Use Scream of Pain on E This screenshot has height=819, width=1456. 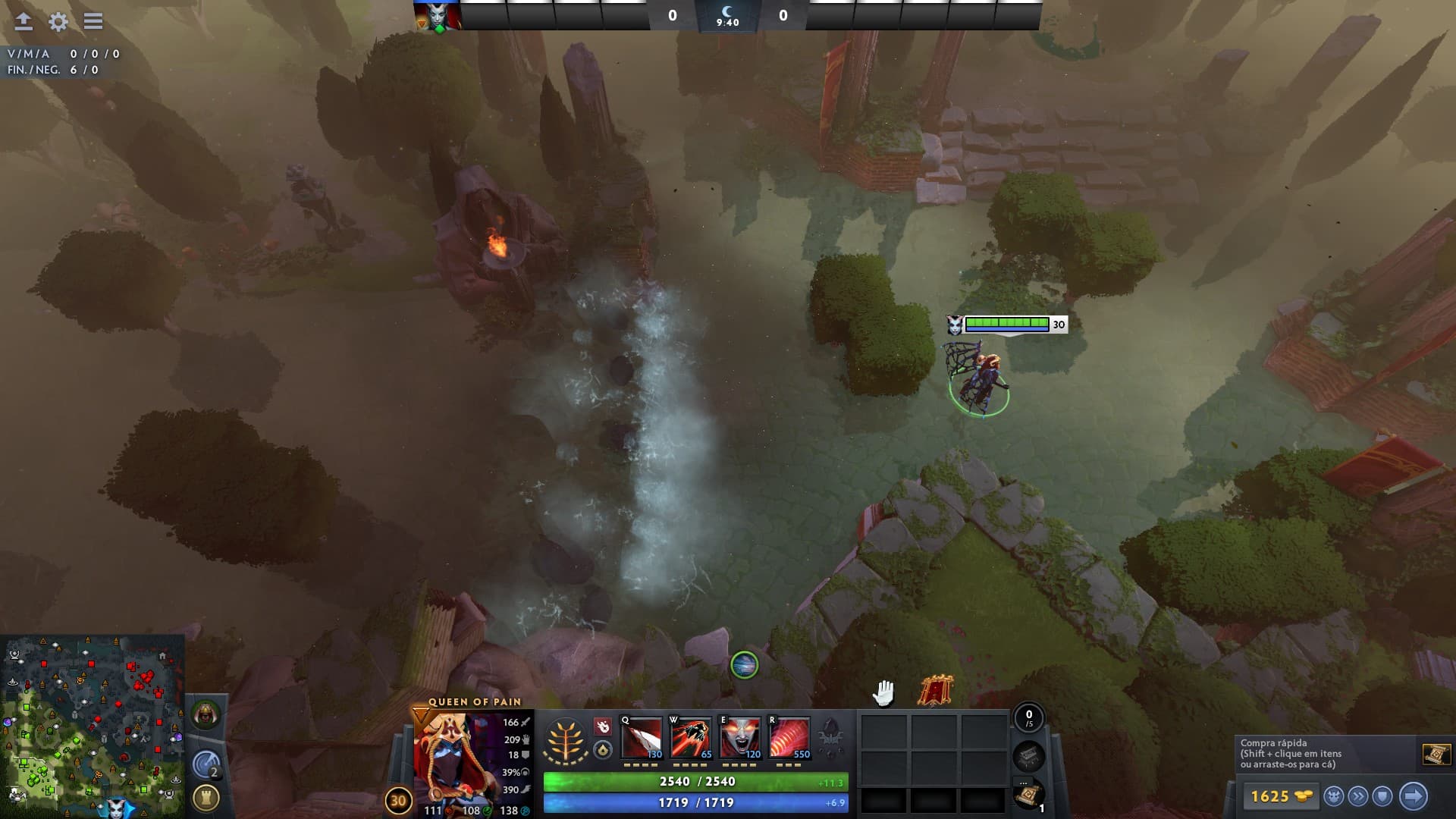(740, 738)
